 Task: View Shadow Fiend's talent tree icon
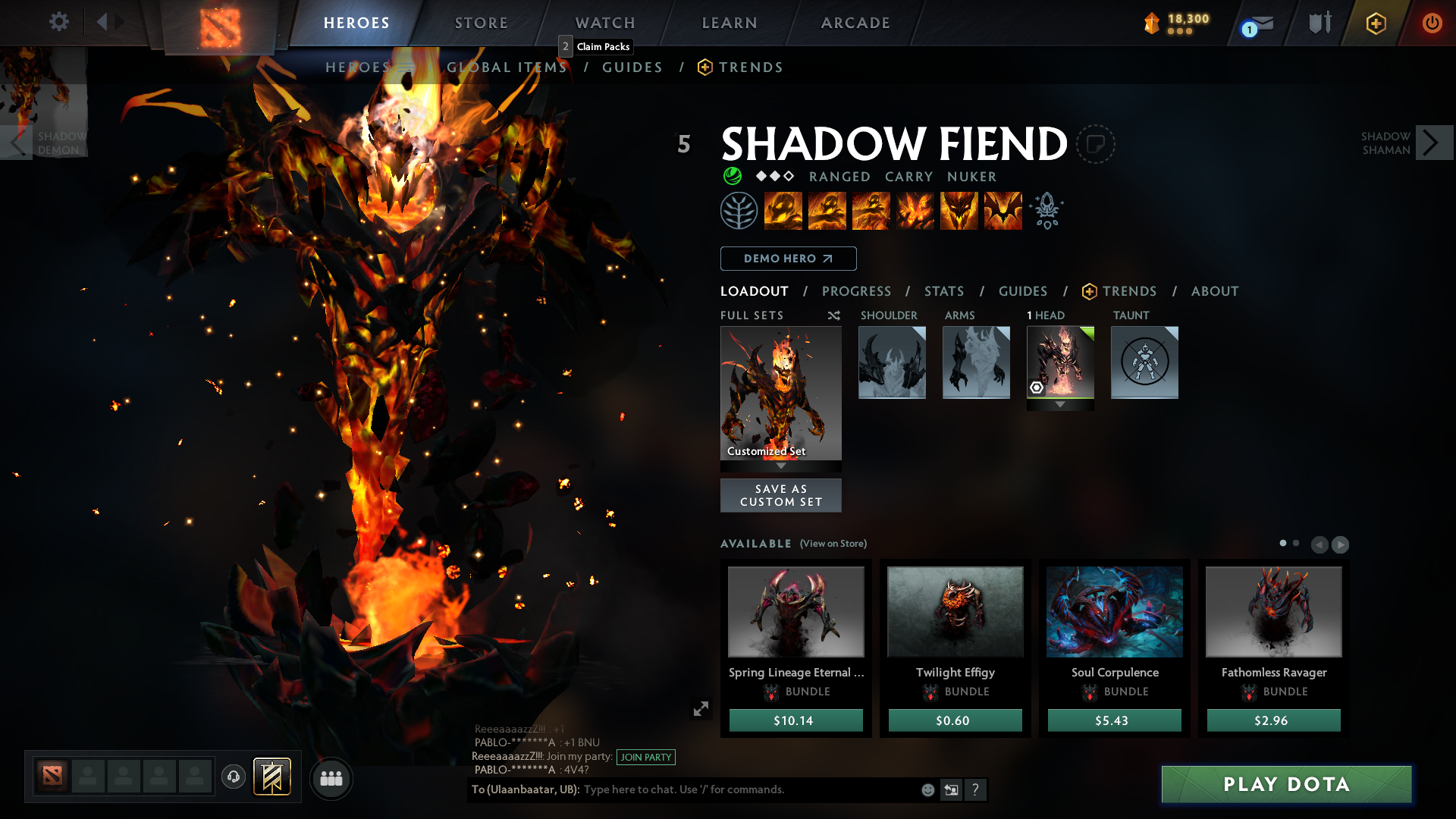(x=737, y=211)
